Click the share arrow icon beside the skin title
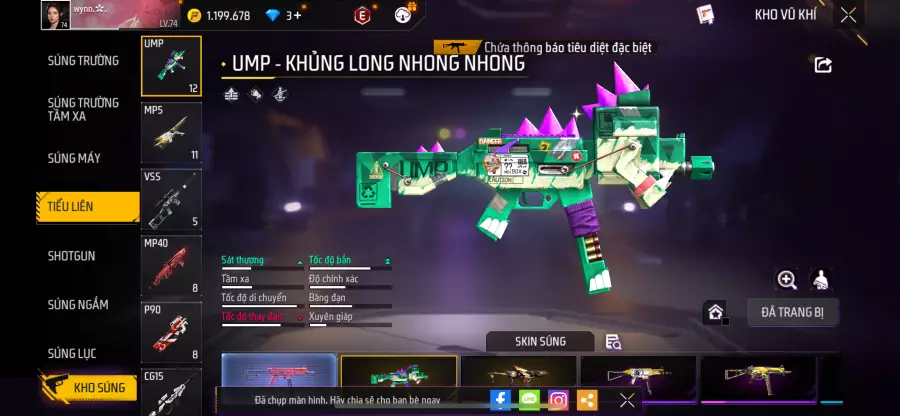Image resolution: width=900 pixels, height=416 pixels. click(823, 65)
